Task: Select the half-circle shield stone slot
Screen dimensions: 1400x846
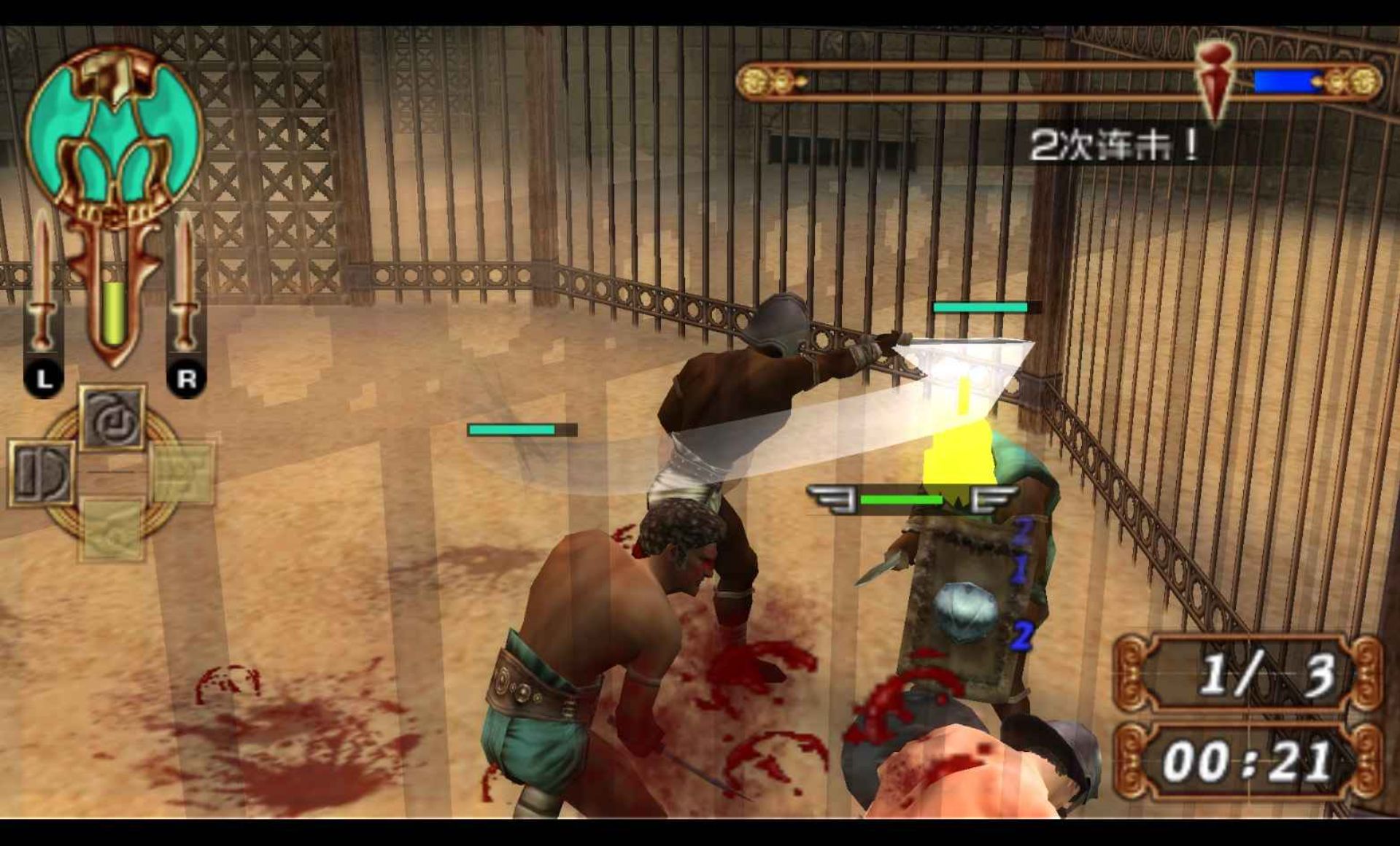Action: tap(41, 473)
